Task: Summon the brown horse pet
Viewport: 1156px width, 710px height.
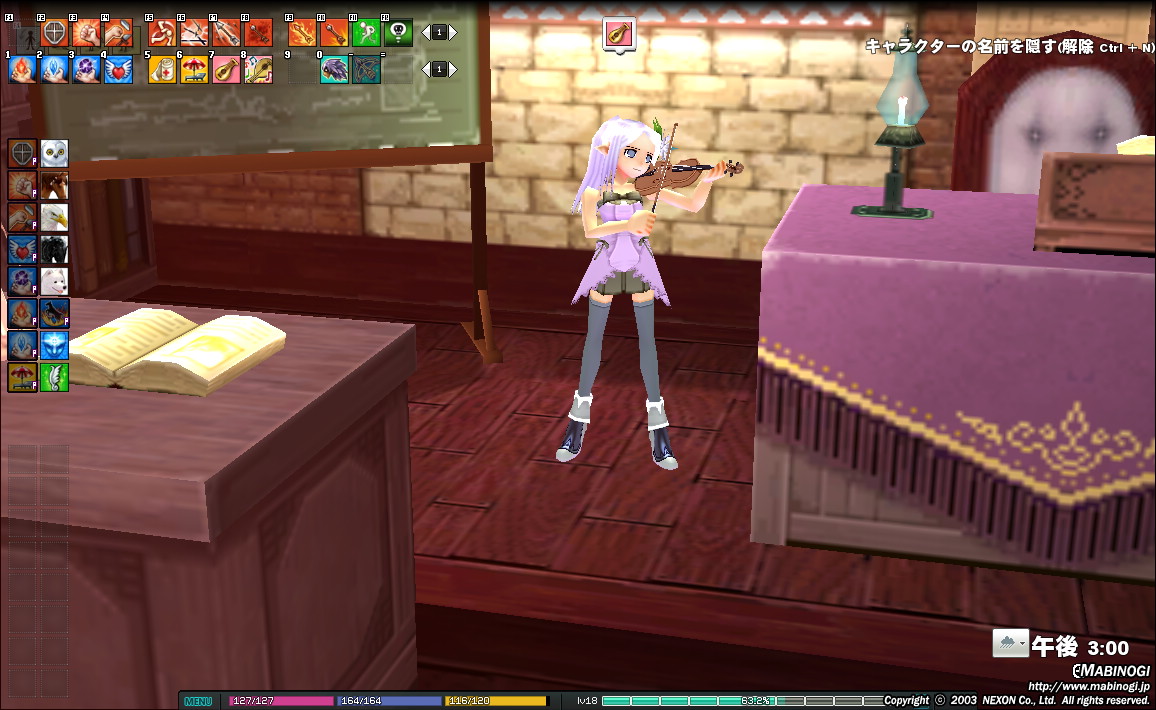Action: tap(55, 185)
